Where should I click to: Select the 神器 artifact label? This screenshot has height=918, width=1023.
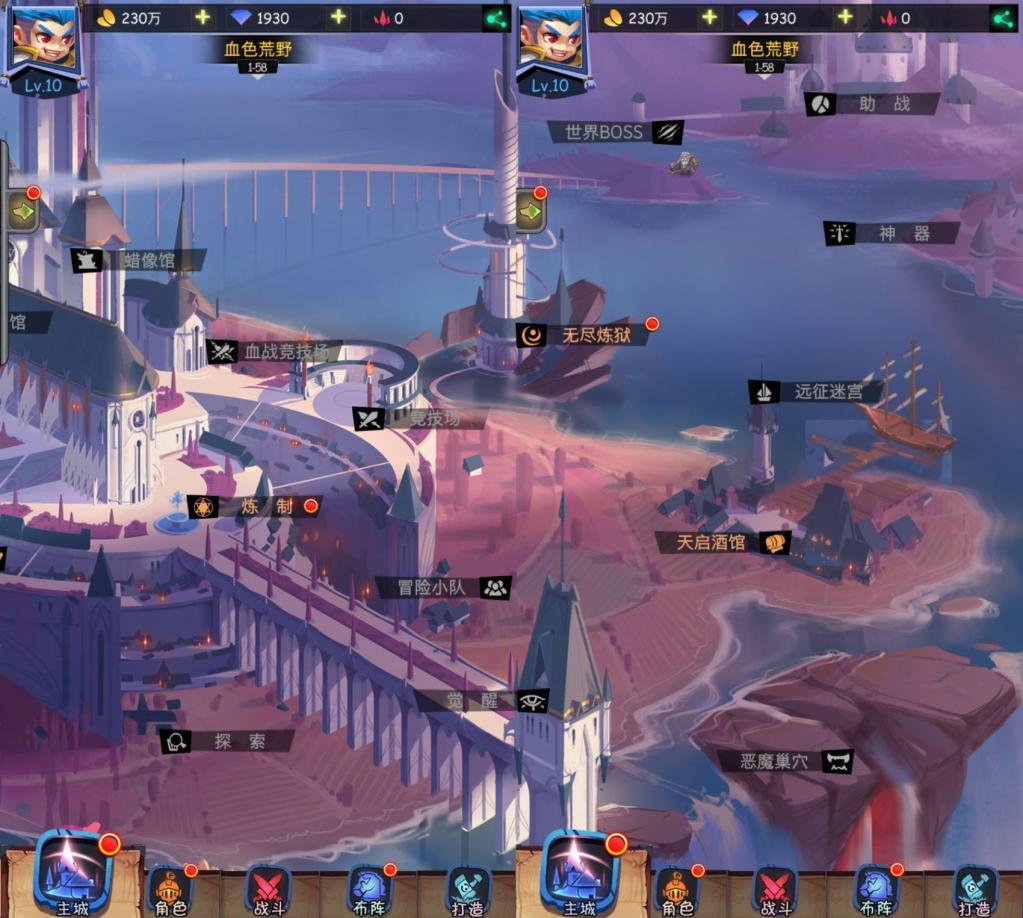[892, 234]
